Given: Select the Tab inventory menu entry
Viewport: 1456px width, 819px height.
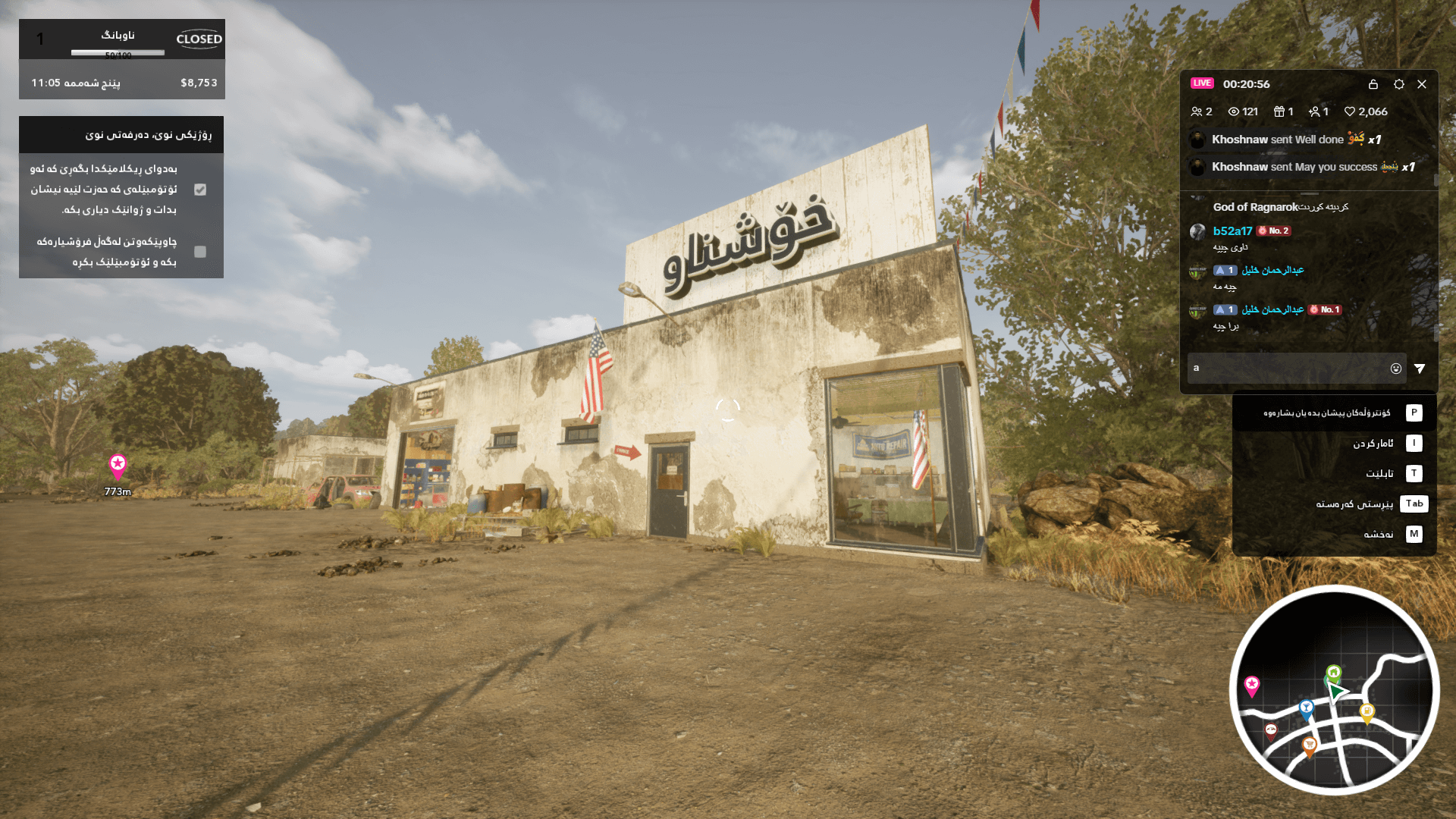Looking at the screenshot, I should point(1414,504).
